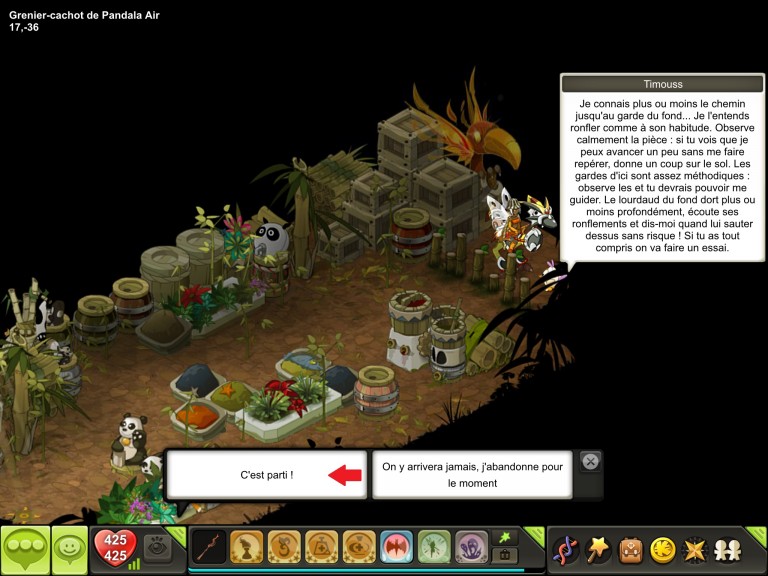Select the "j'abandonne pour le moment" reply
768x576 pixels.
coord(472,474)
